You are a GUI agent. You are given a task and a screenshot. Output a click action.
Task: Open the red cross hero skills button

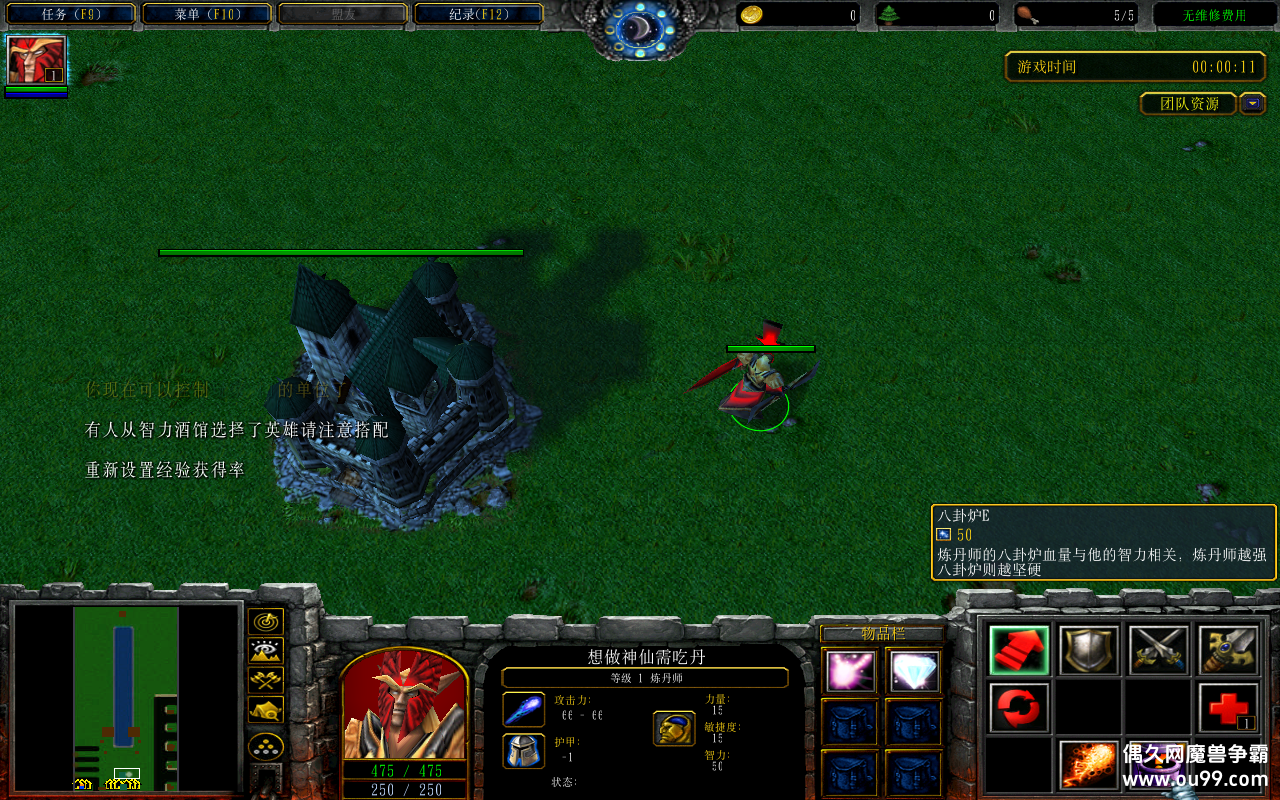click(x=1228, y=708)
